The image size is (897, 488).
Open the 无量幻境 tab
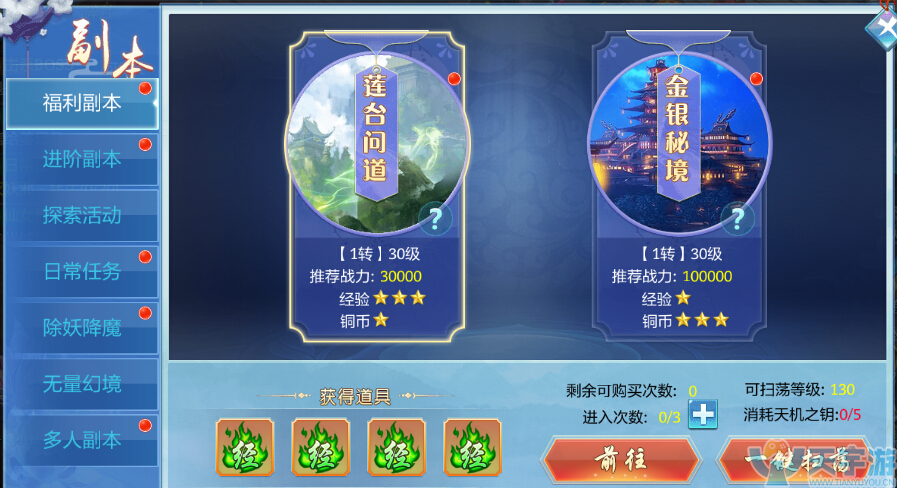tap(82, 383)
